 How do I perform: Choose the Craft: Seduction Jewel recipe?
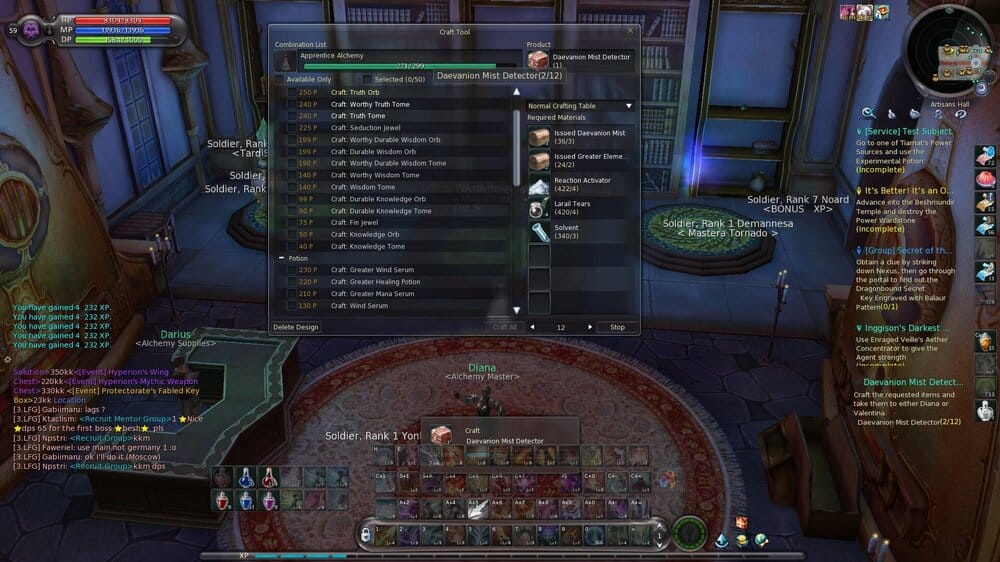pos(365,128)
